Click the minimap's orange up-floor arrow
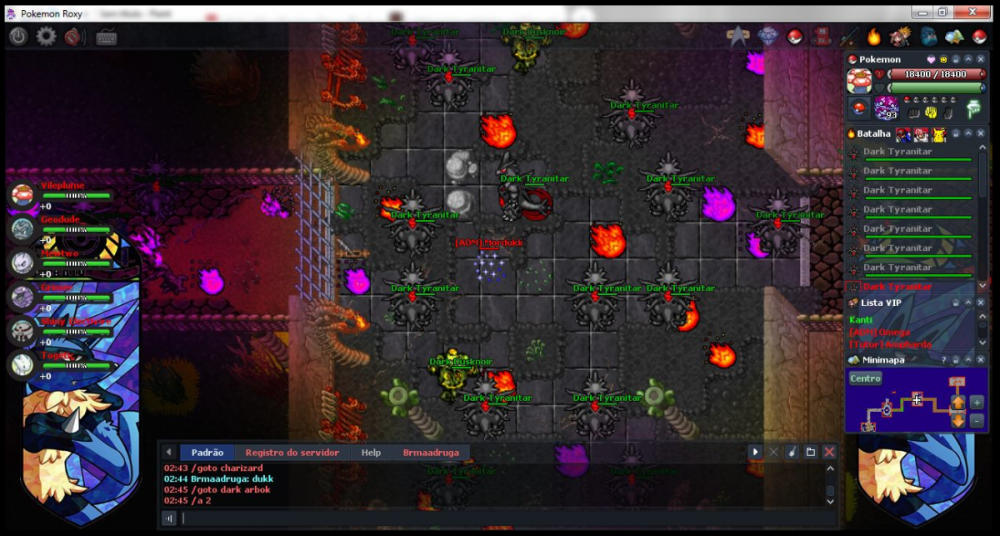Viewport: 1000px width, 536px height. pyautogui.click(x=958, y=402)
